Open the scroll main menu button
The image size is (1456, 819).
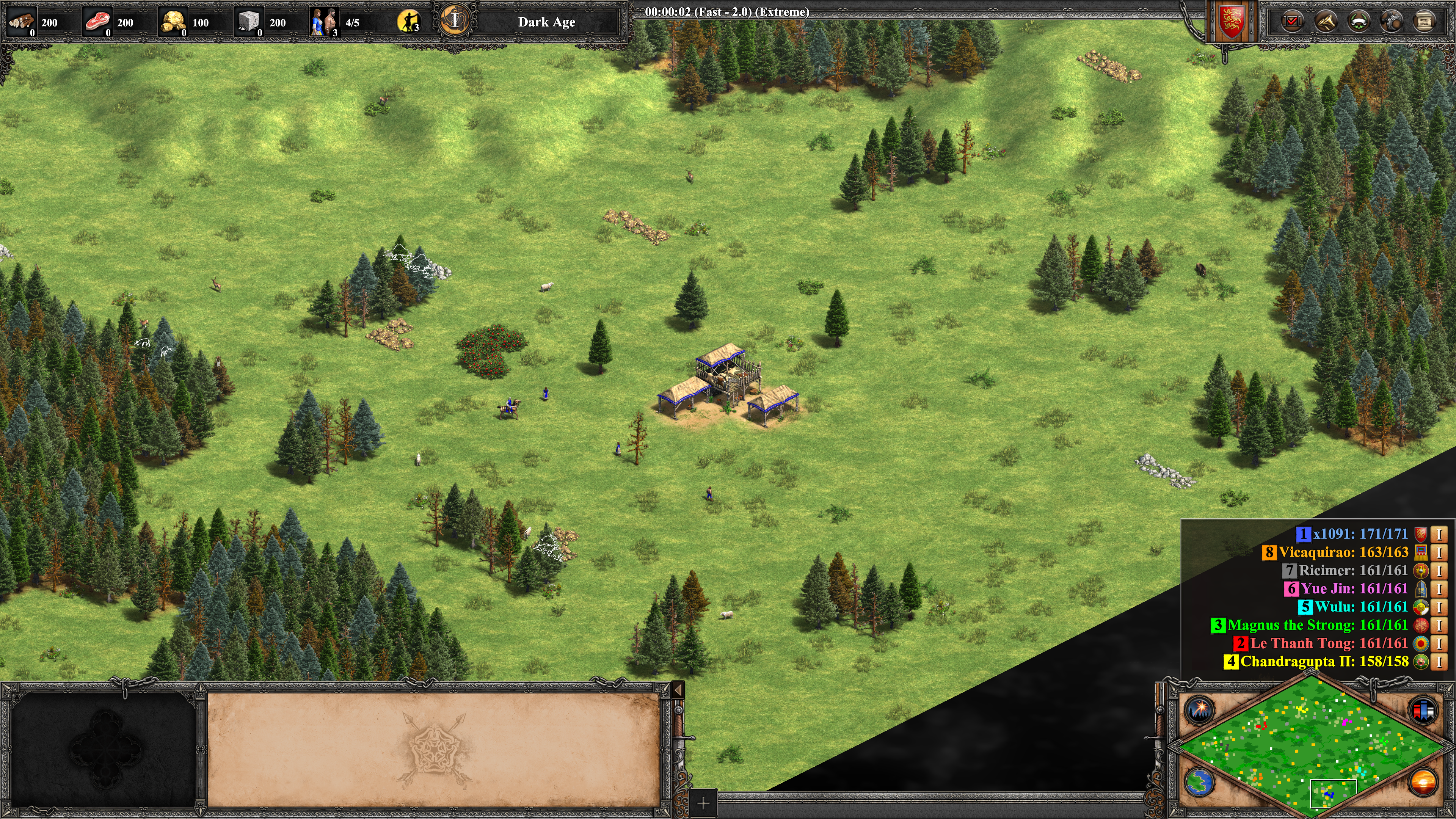pos(1425,22)
